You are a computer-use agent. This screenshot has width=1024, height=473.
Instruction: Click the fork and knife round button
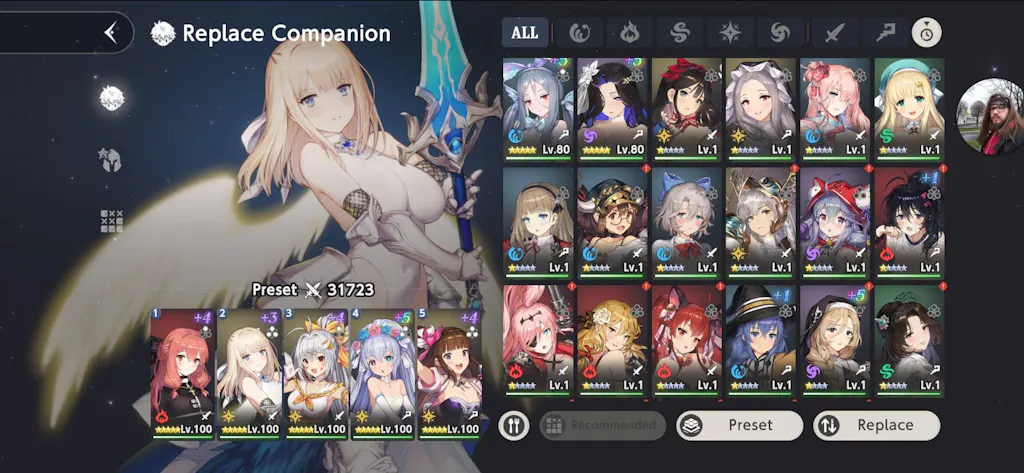click(514, 425)
